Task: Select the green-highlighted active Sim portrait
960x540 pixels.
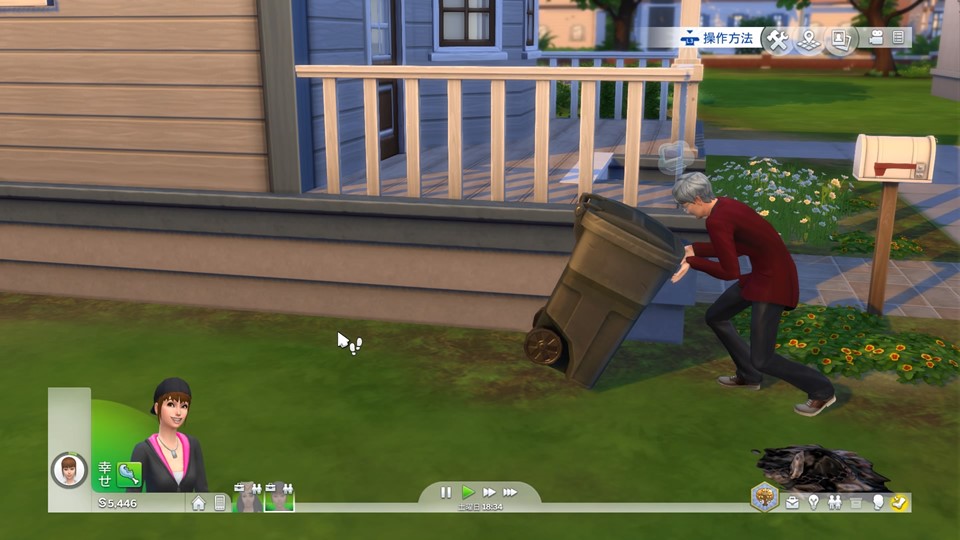Action: point(279,498)
